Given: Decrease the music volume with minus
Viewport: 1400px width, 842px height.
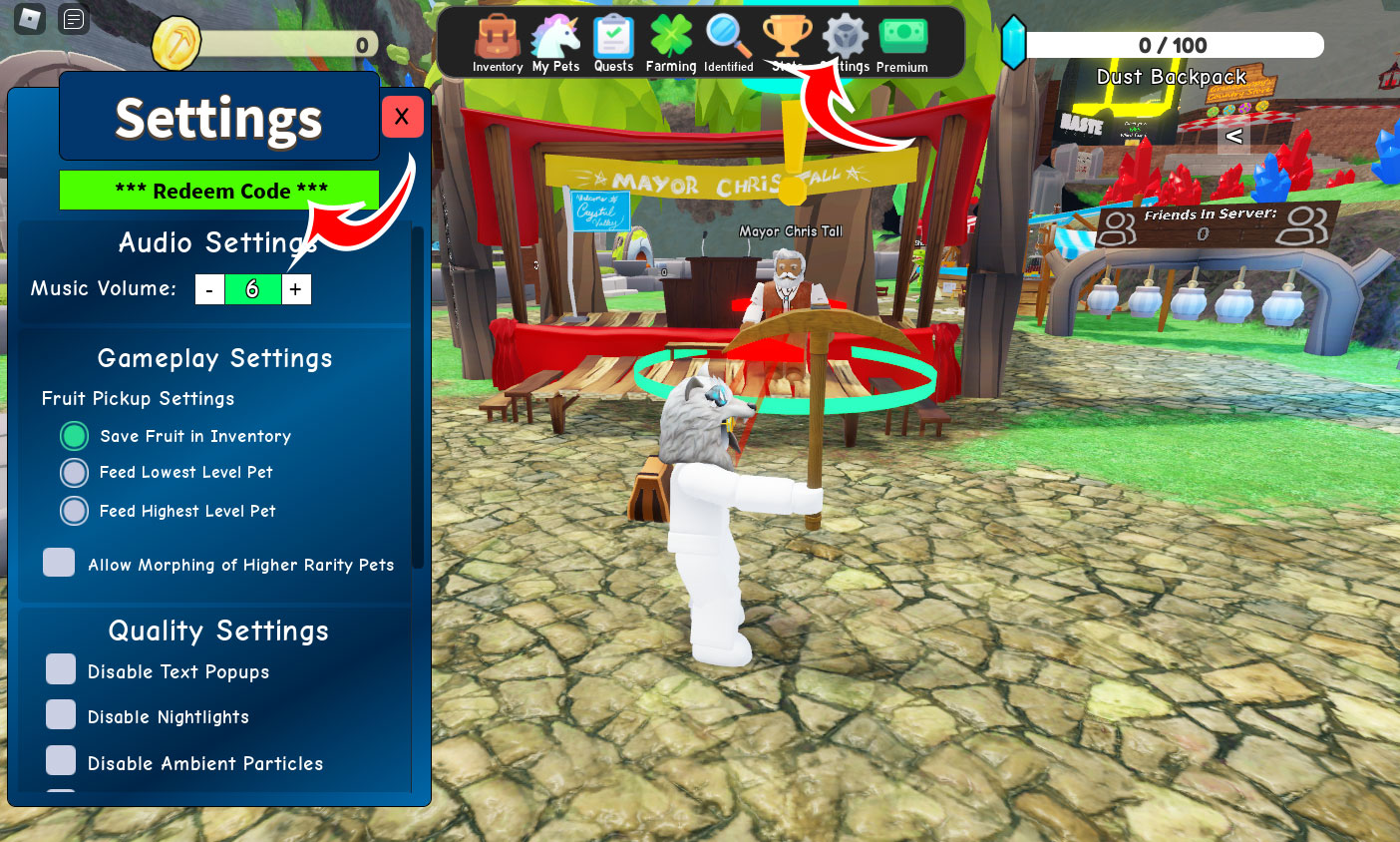Looking at the screenshot, I should click(x=209, y=289).
